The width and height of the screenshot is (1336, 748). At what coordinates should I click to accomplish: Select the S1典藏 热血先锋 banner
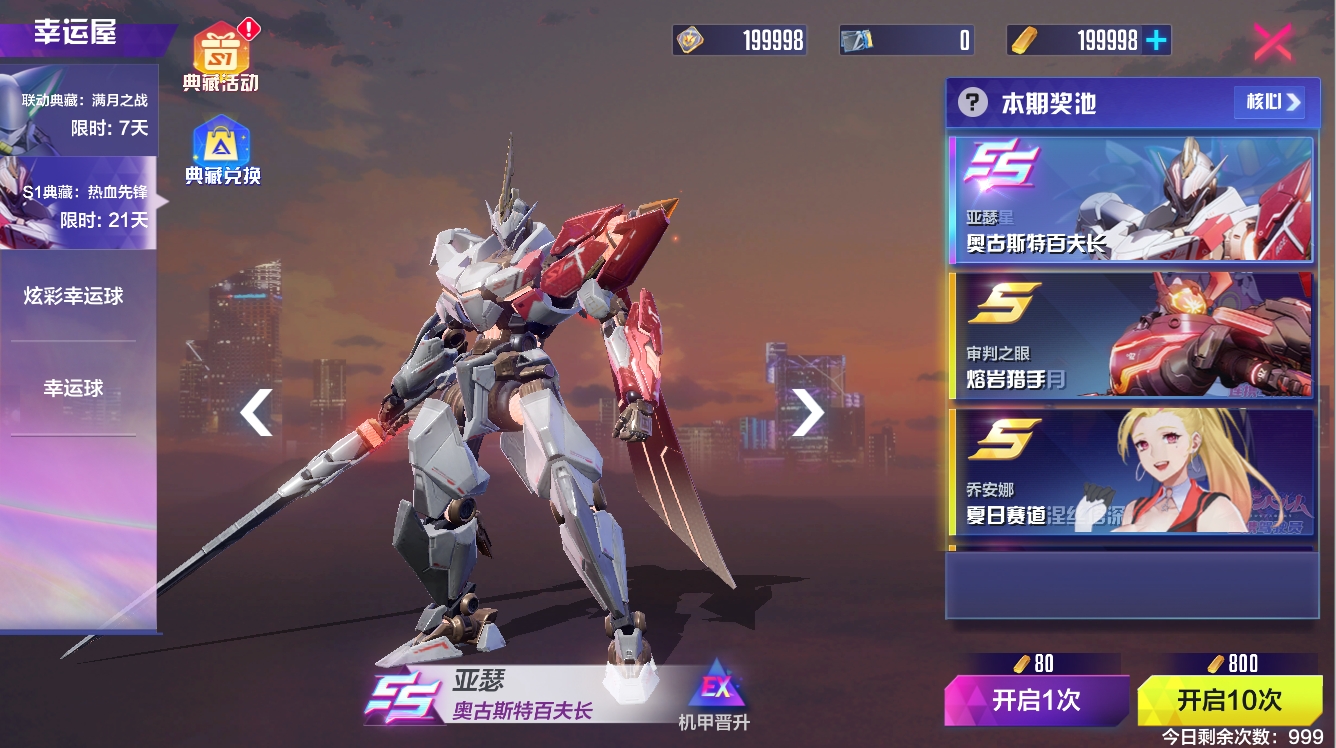click(x=79, y=204)
